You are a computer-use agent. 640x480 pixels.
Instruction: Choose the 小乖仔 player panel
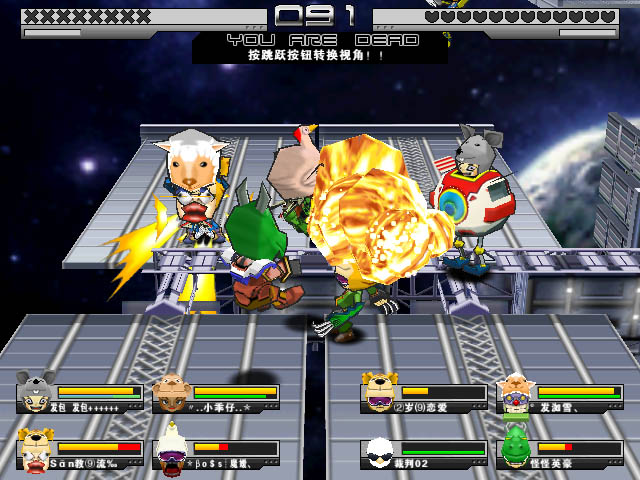pyautogui.click(x=217, y=395)
